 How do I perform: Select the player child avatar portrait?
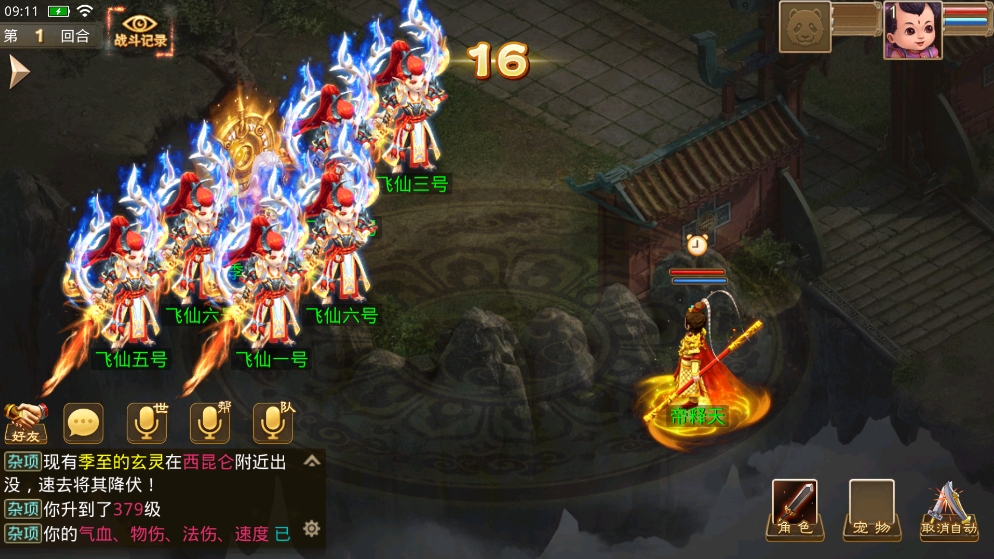(912, 29)
